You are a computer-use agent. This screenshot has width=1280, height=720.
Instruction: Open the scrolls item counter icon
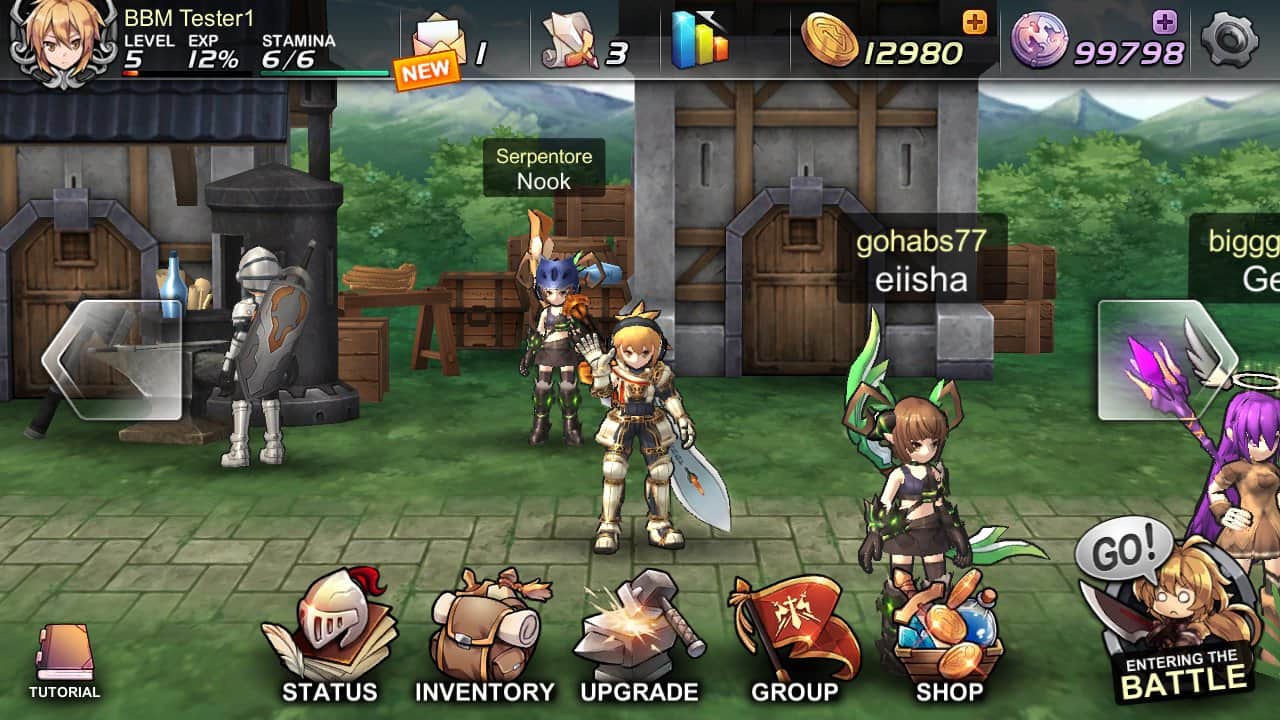tap(570, 37)
